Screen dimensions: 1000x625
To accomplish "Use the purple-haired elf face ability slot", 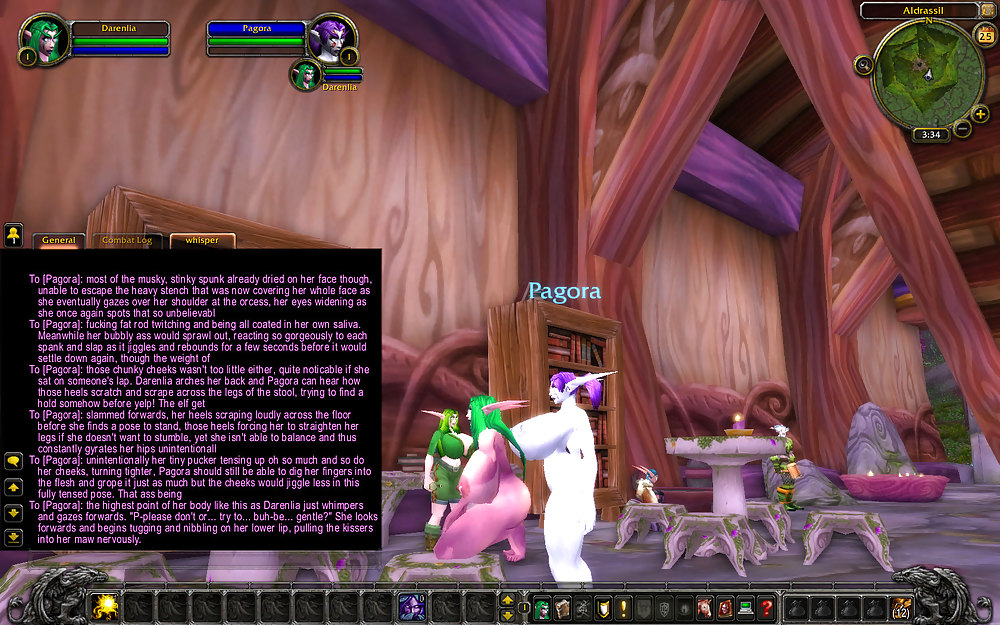I will pos(412,607).
